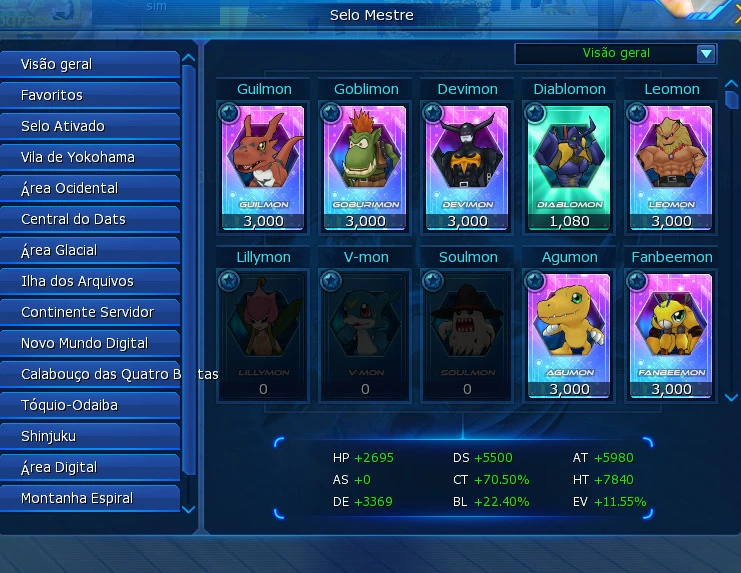Screen dimensions: 741x573
Task: Select the Shinjuku entry
Action: (90, 436)
